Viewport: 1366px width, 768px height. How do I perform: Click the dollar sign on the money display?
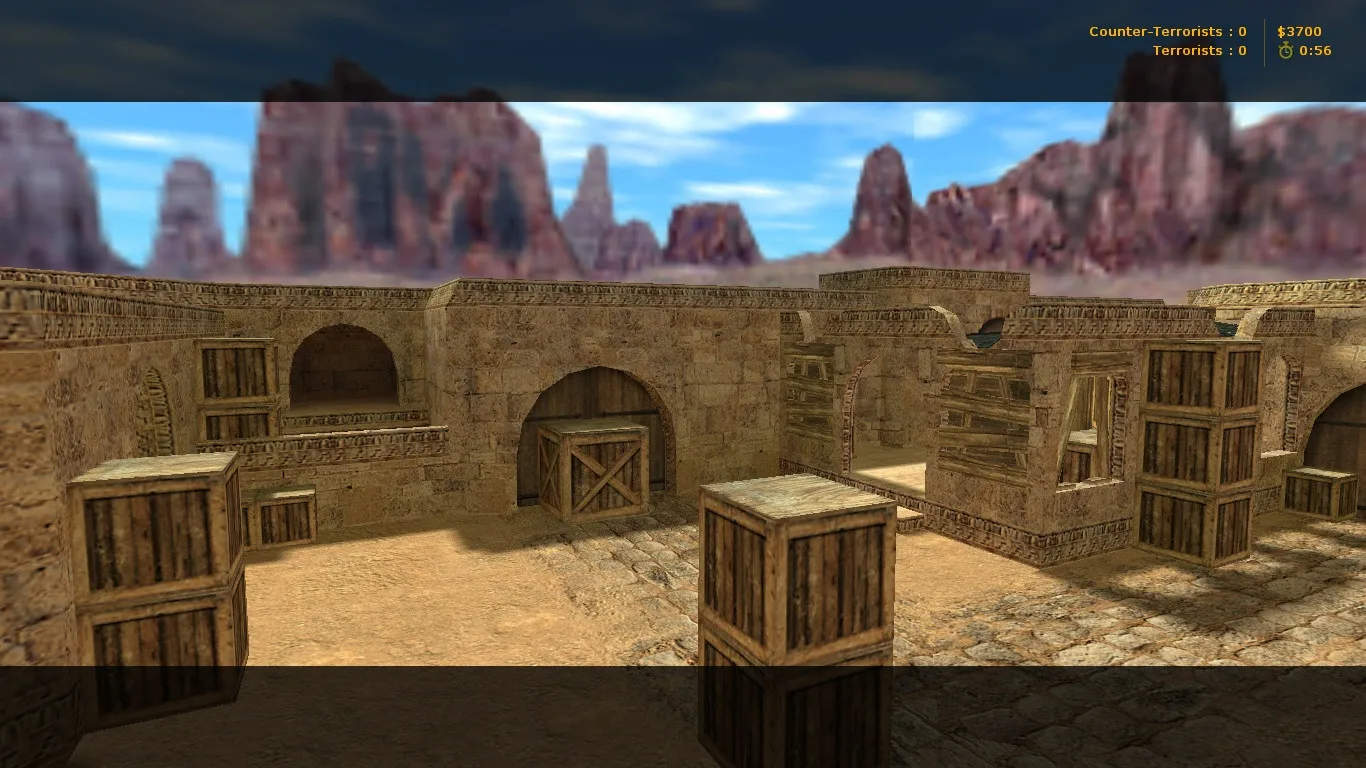1280,31
